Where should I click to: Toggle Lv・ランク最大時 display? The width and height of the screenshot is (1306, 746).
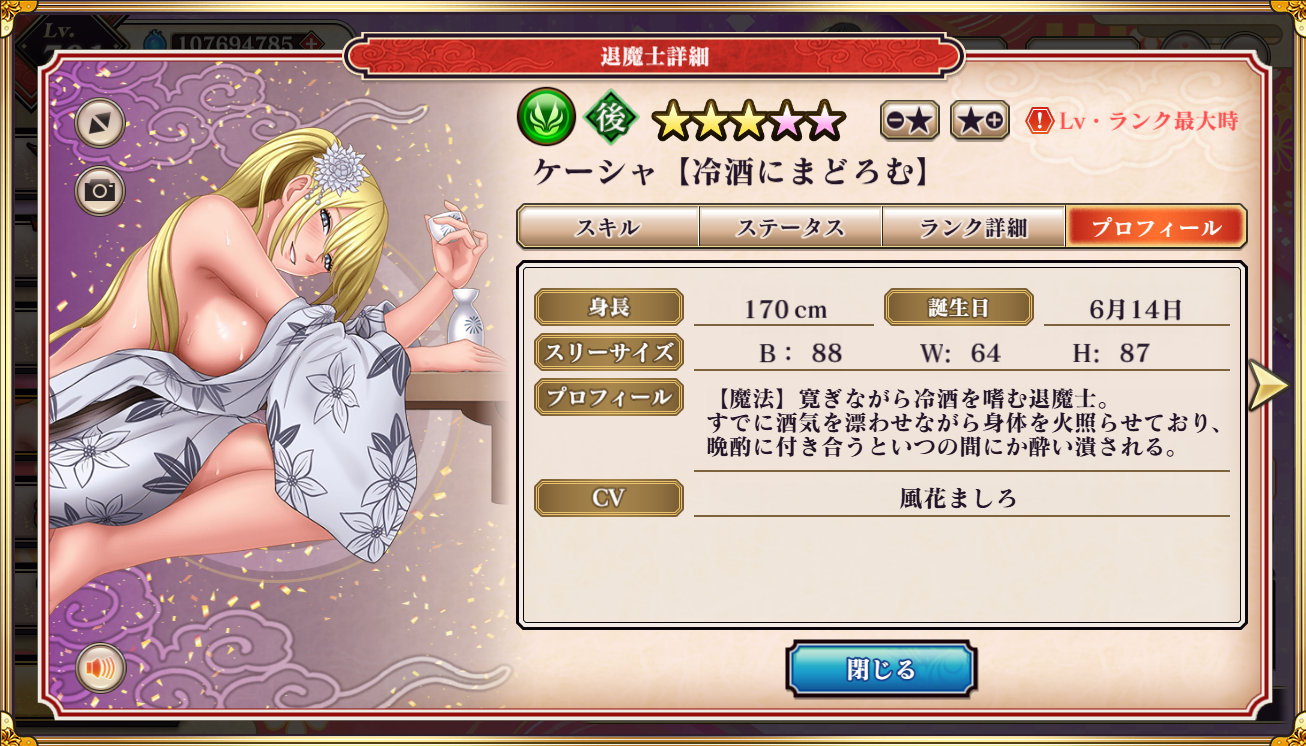tap(1132, 122)
